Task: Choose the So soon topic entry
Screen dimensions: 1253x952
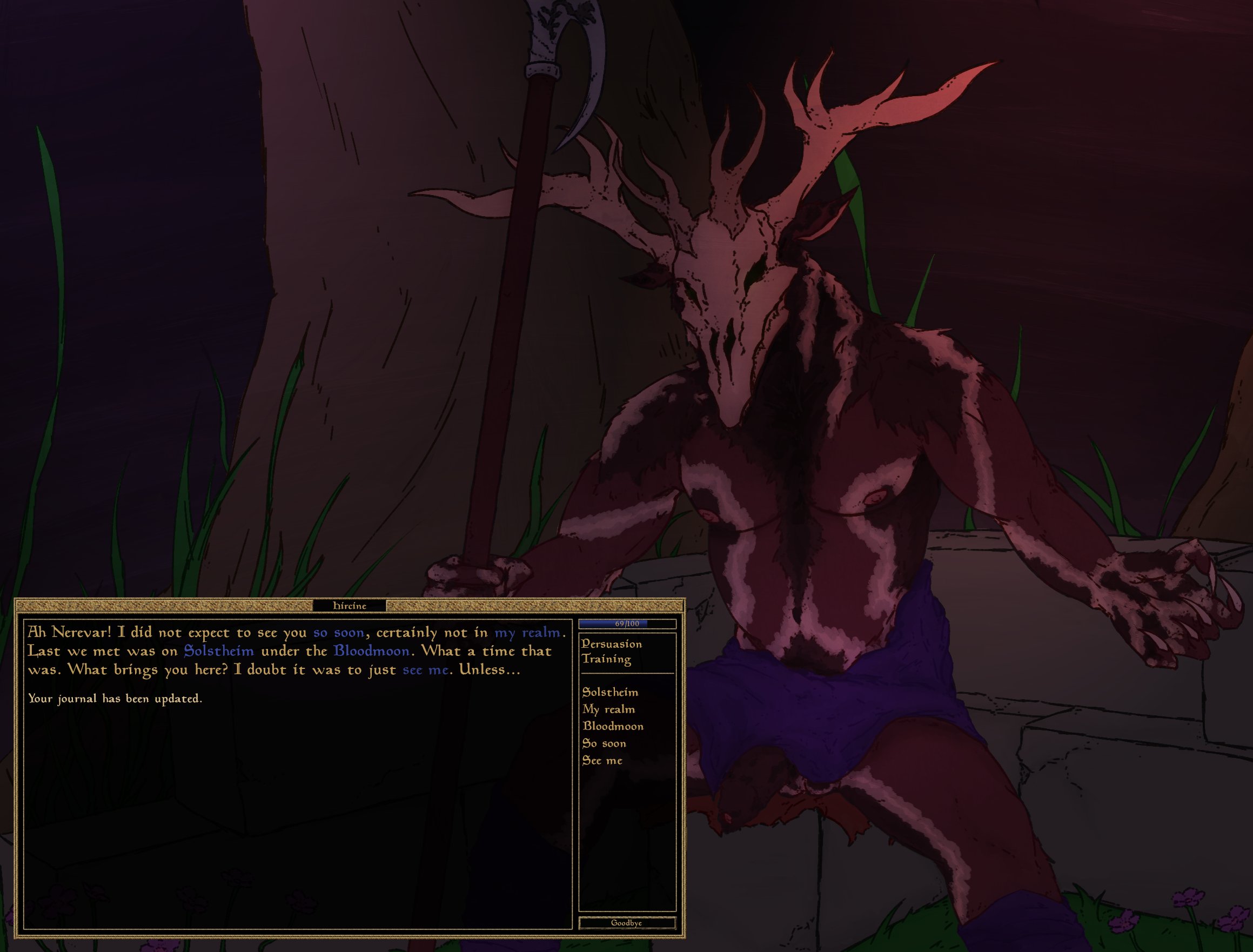Action: 604,743
